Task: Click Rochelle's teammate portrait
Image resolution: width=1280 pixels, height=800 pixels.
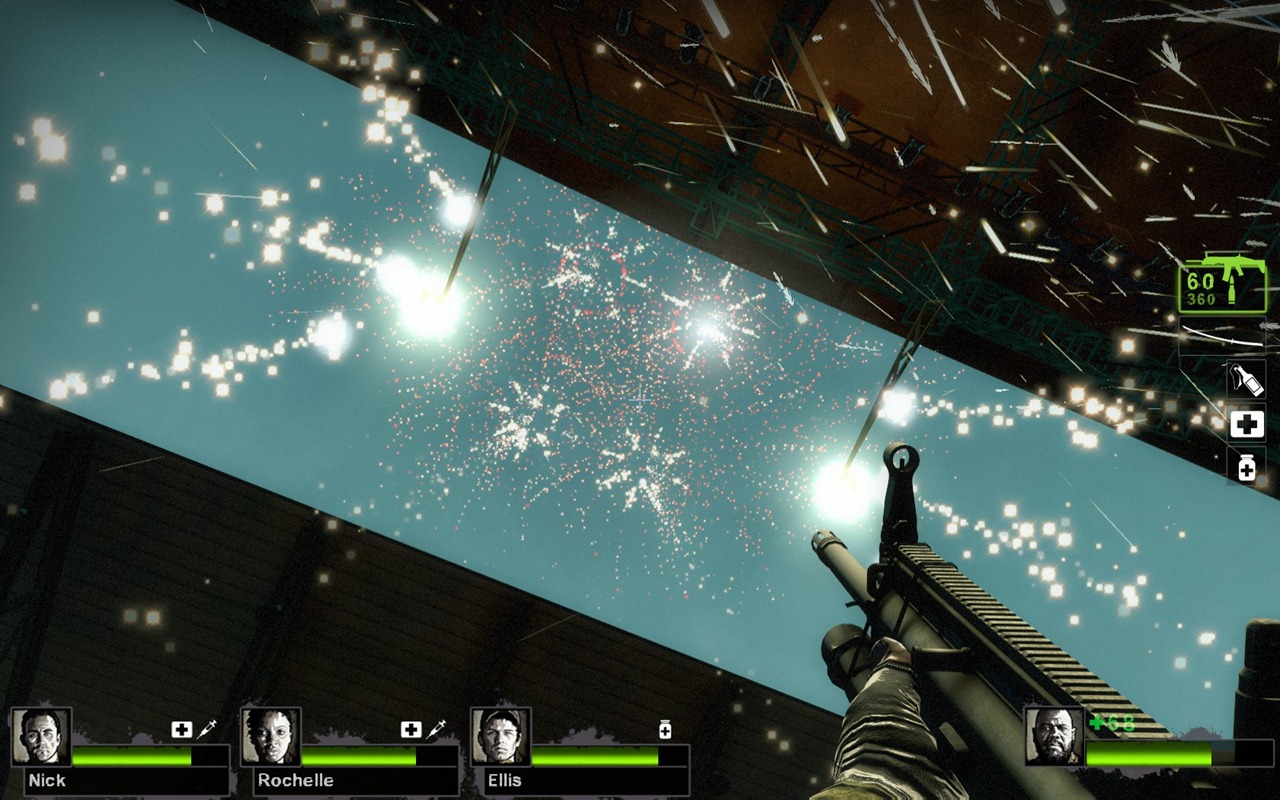Action: coord(271,737)
